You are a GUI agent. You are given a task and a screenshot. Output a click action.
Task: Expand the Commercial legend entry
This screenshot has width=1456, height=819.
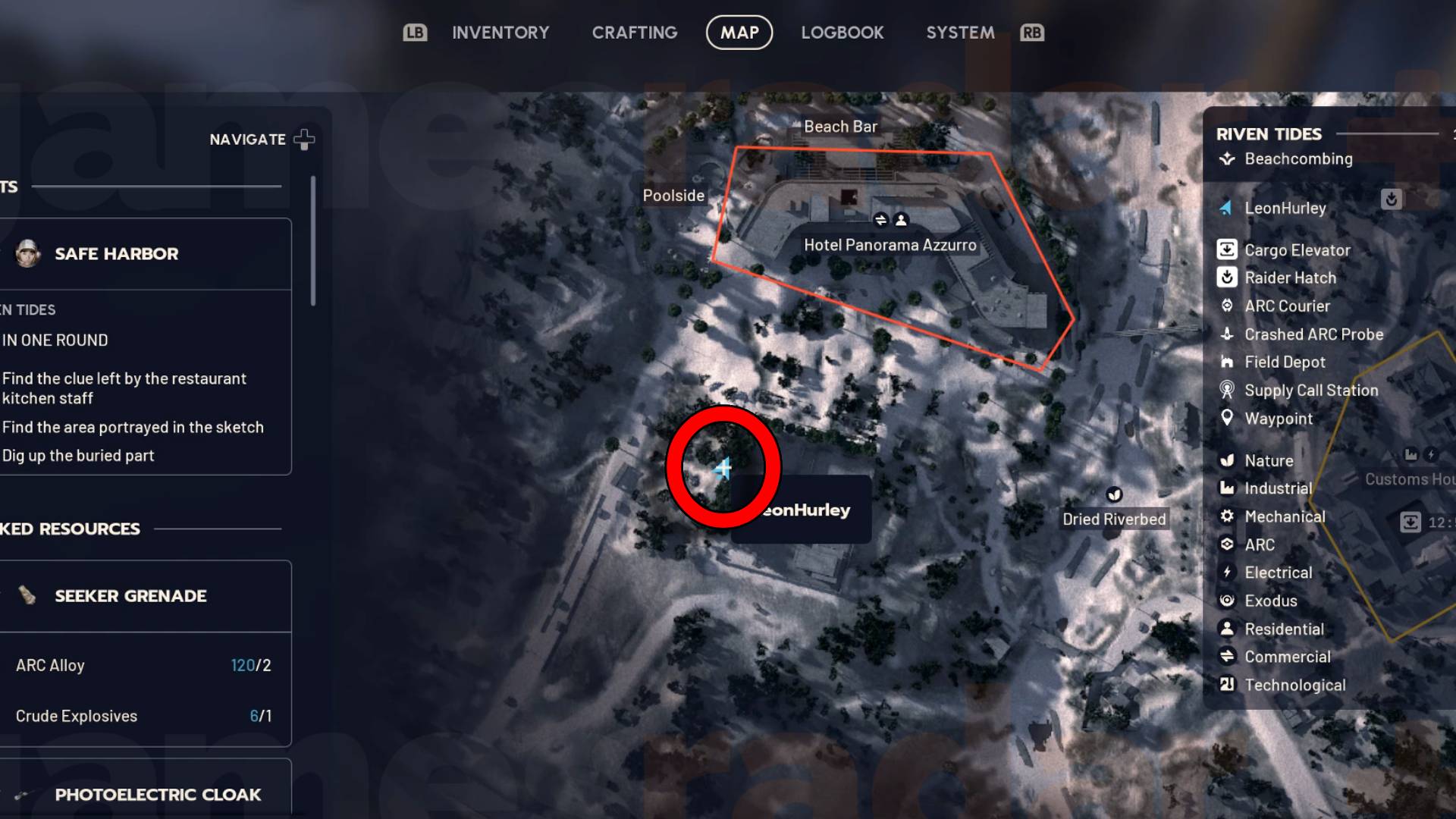point(1228,657)
